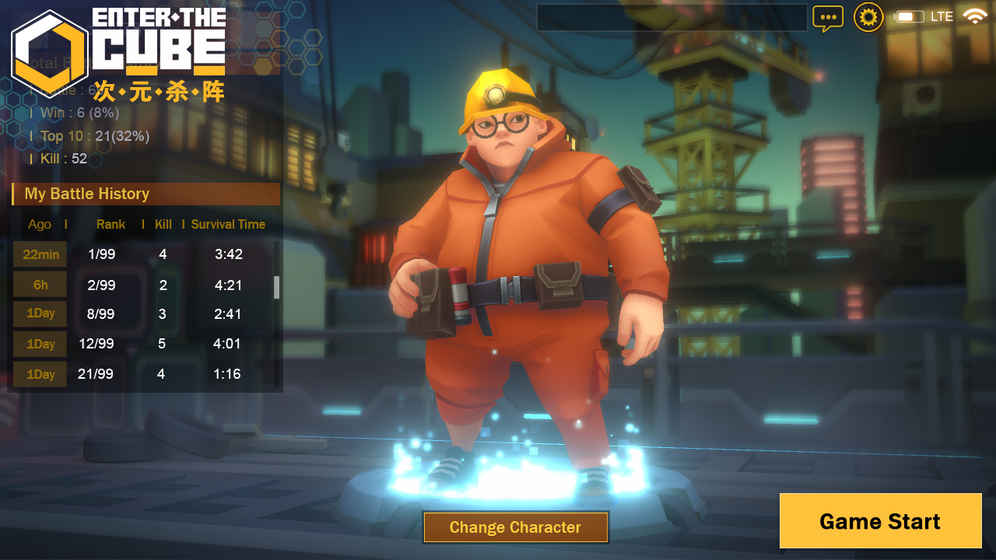This screenshot has width=996, height=560.
Task: Open the gear settings icon
Action: click(x=867, y=17)
